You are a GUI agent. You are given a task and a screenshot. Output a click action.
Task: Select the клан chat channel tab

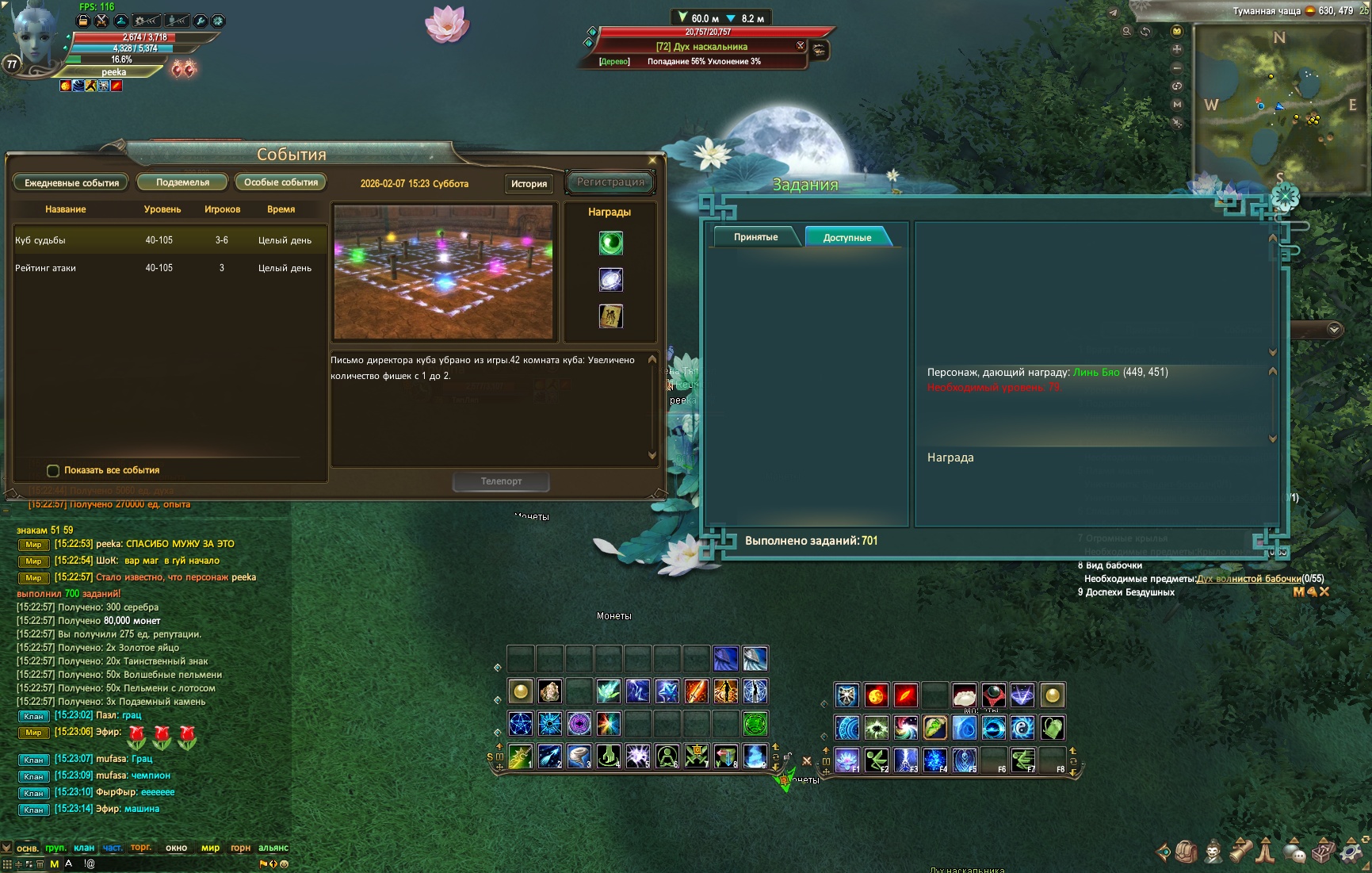[84, 848]
